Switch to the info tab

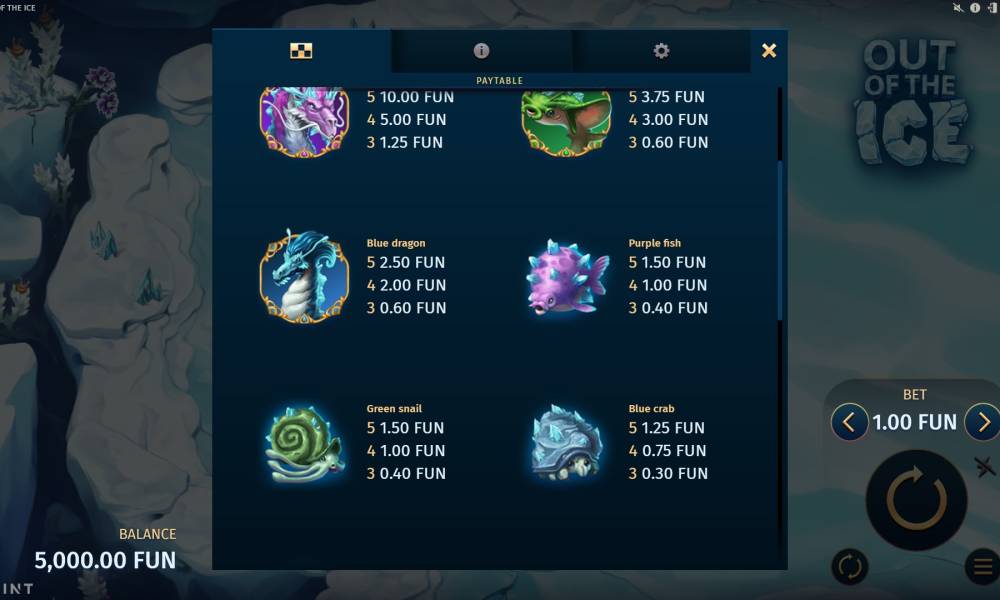[481, 51]
